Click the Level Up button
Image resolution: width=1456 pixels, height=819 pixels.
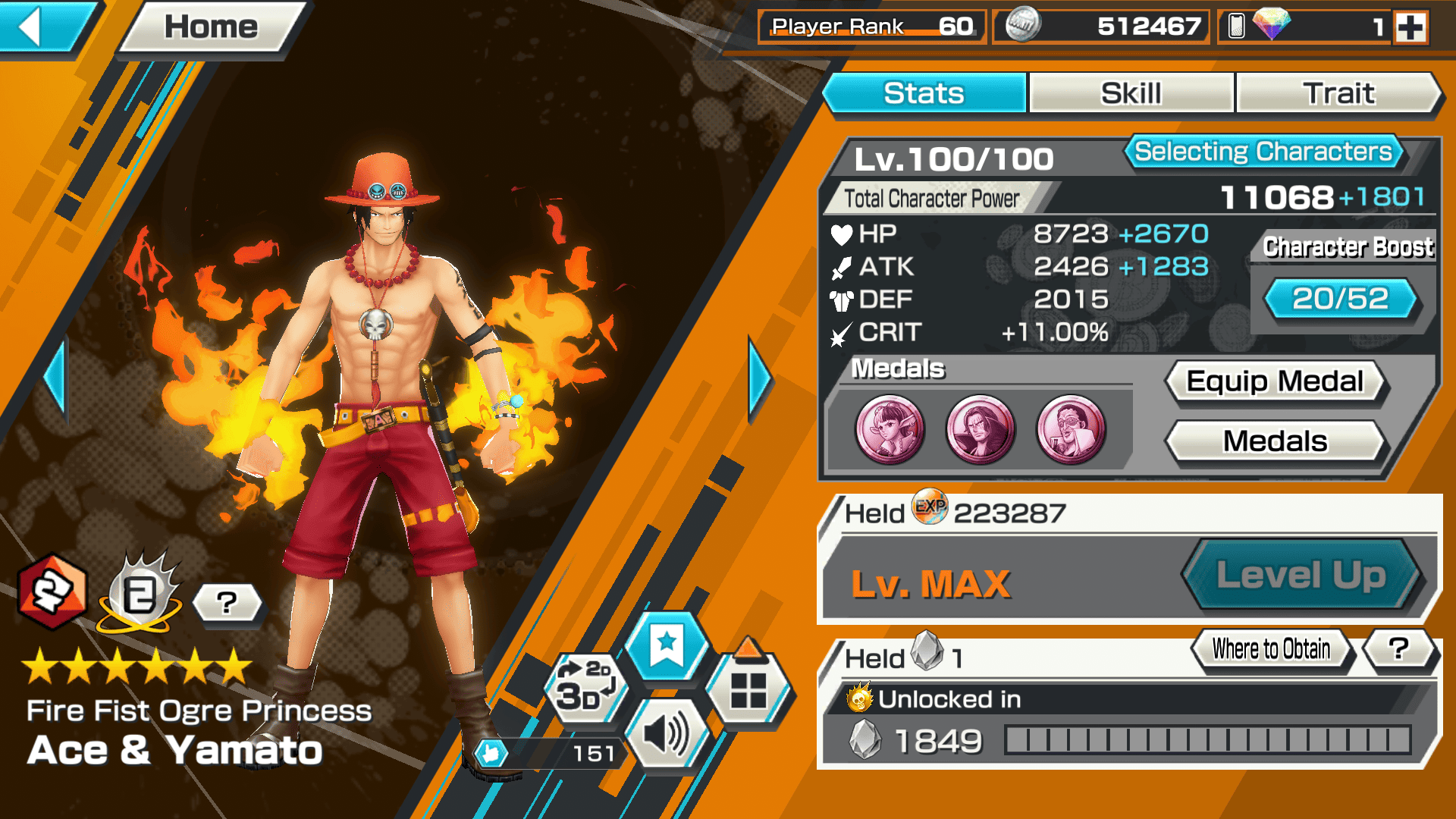[x=1301, y=575]
